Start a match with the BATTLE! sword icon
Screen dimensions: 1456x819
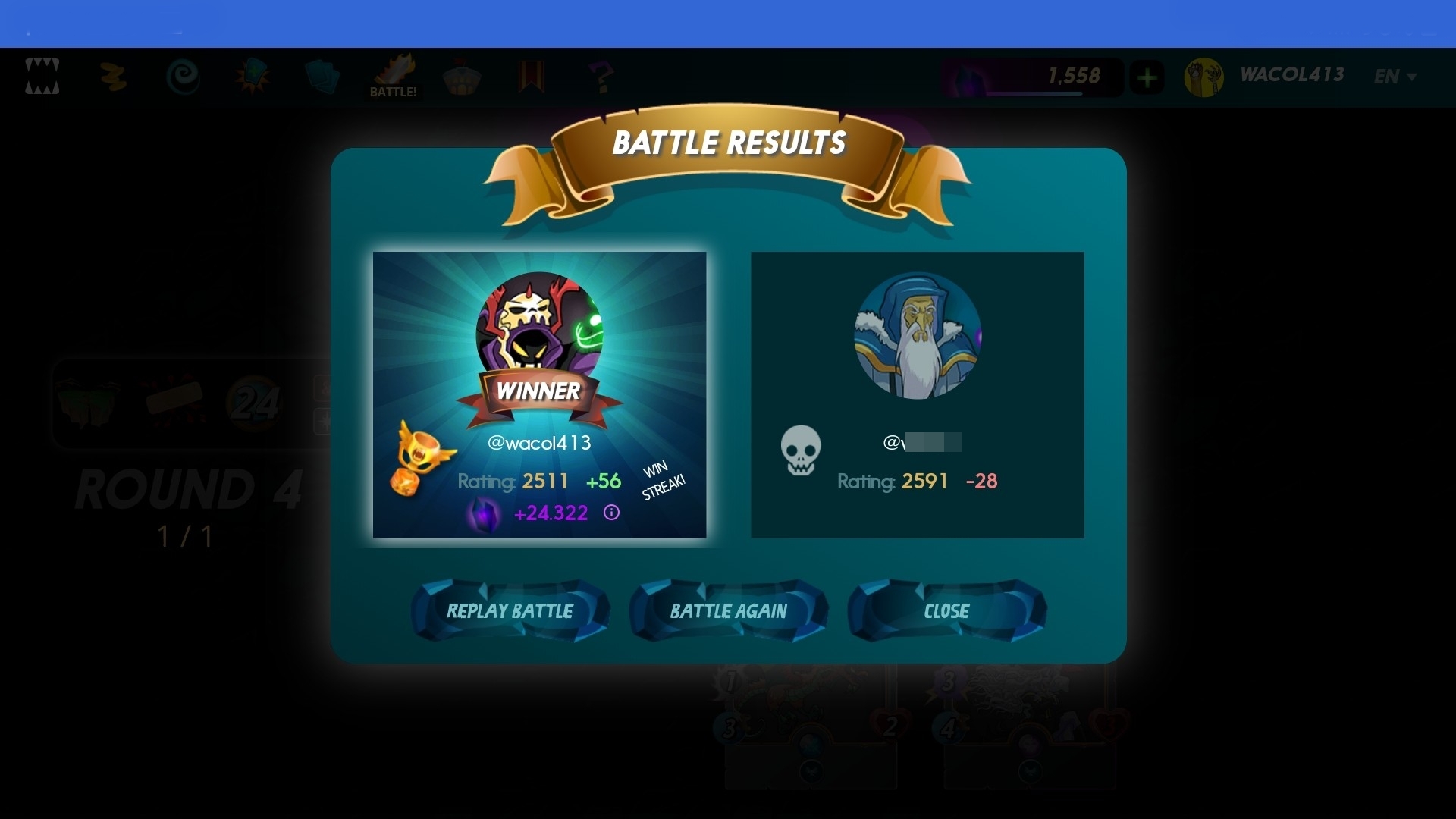coord(392,74)
